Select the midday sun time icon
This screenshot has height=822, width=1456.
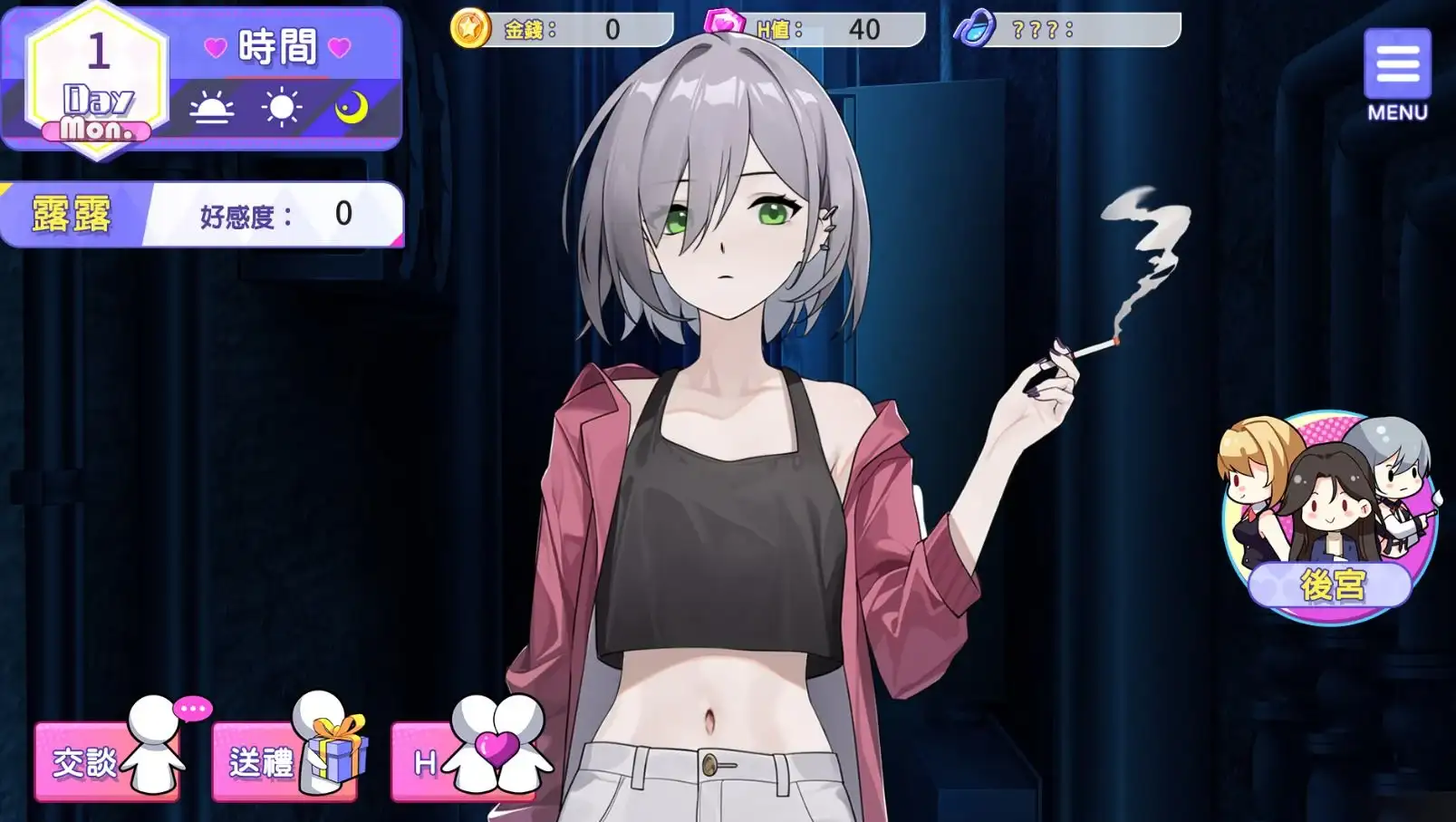pos(281,108)
